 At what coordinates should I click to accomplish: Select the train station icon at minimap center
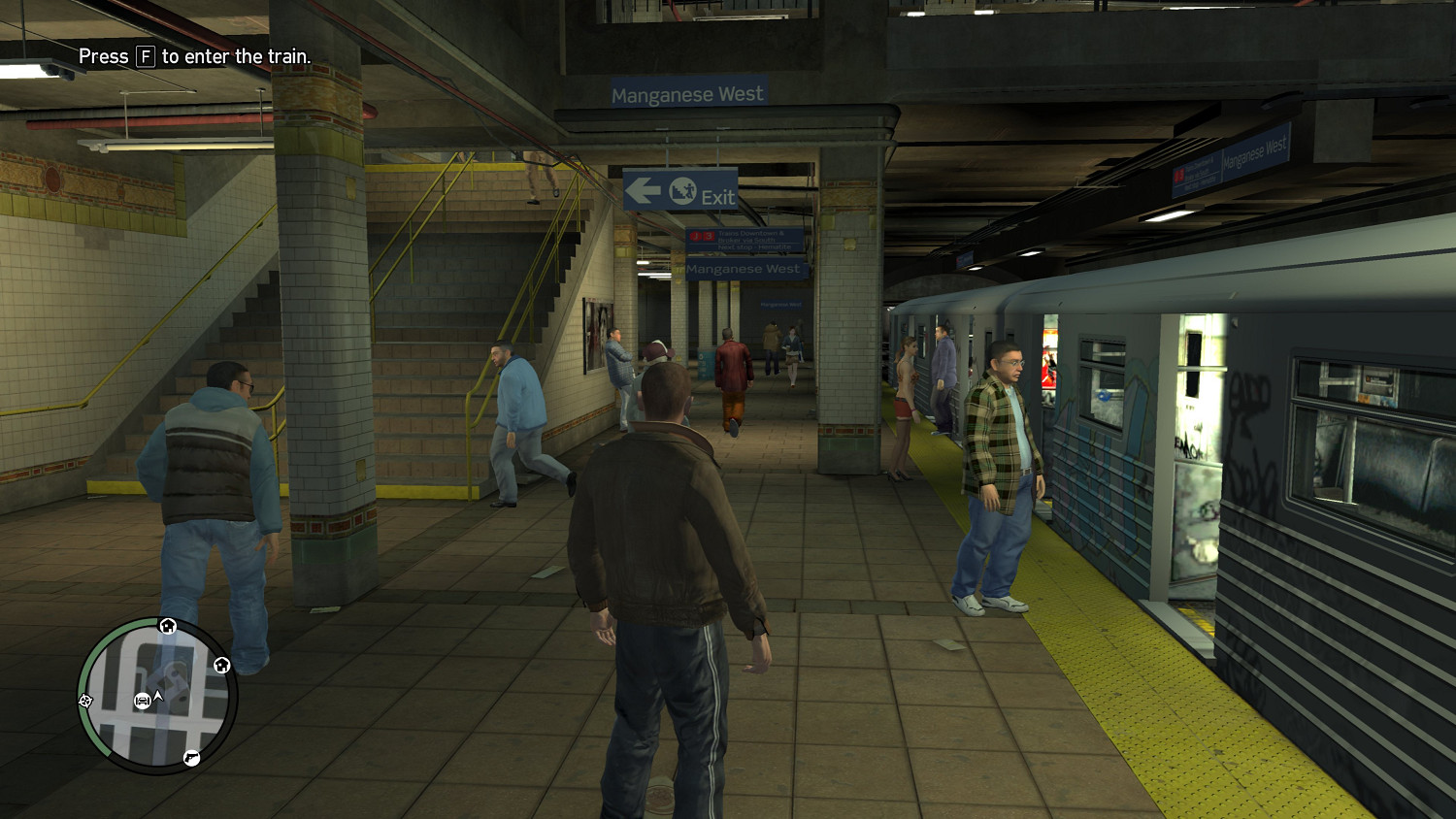coord(142,701)
